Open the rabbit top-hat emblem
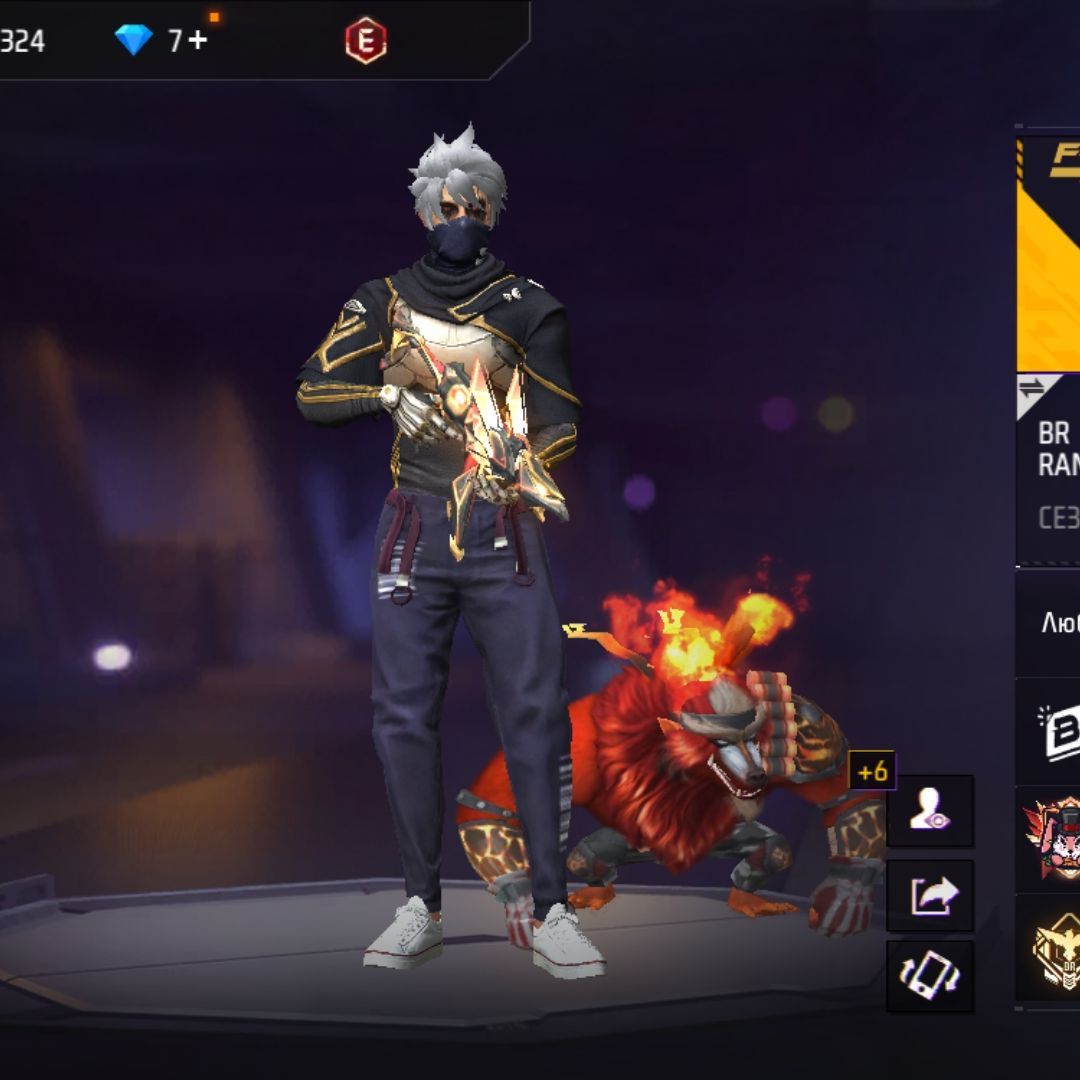Screen dimensions: 1080x1080 1052,838
